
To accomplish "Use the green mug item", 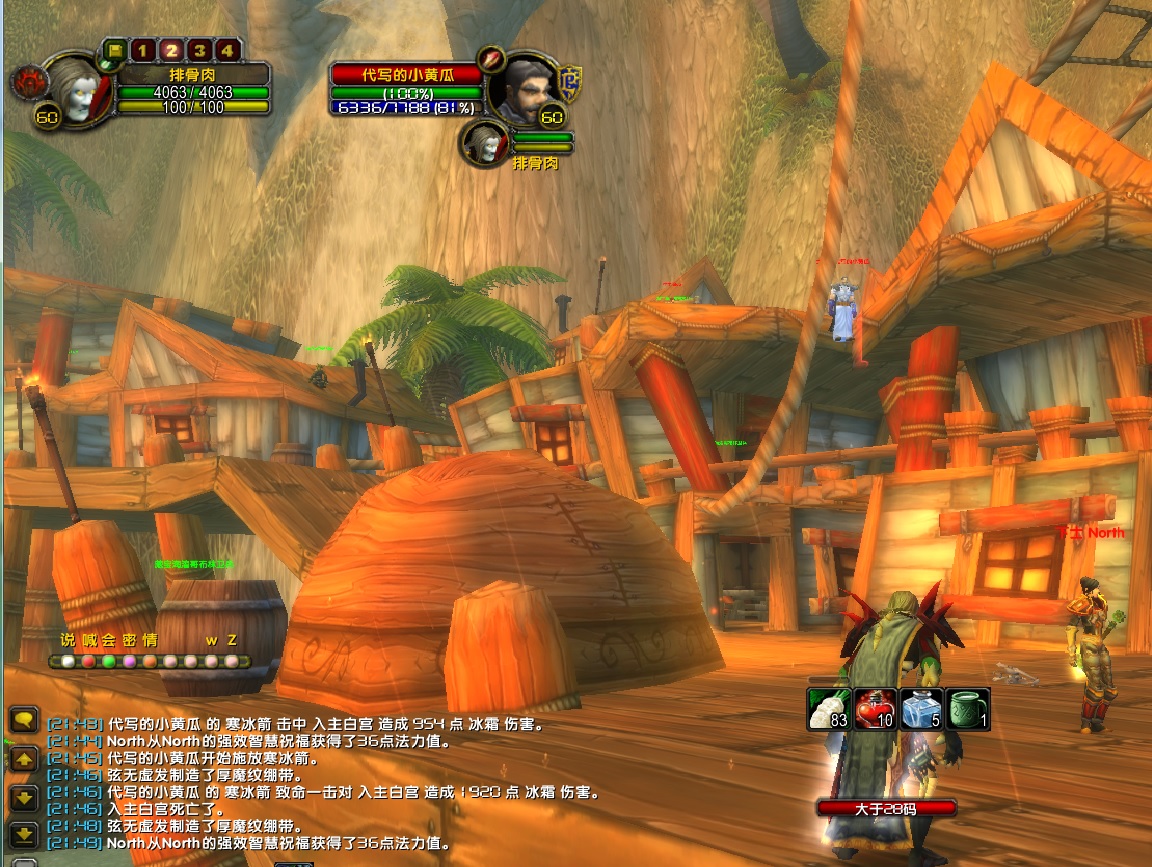I will coord(967,709).
